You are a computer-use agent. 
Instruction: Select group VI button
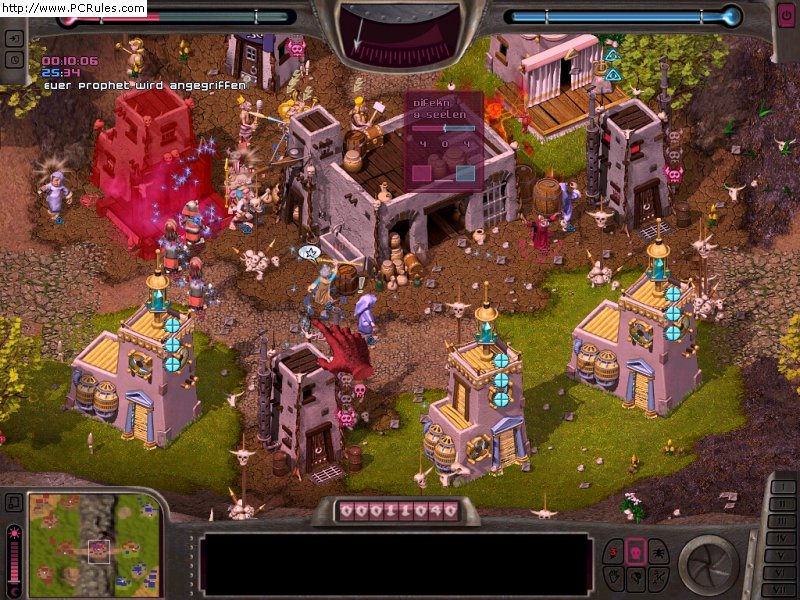pos(781,574)
